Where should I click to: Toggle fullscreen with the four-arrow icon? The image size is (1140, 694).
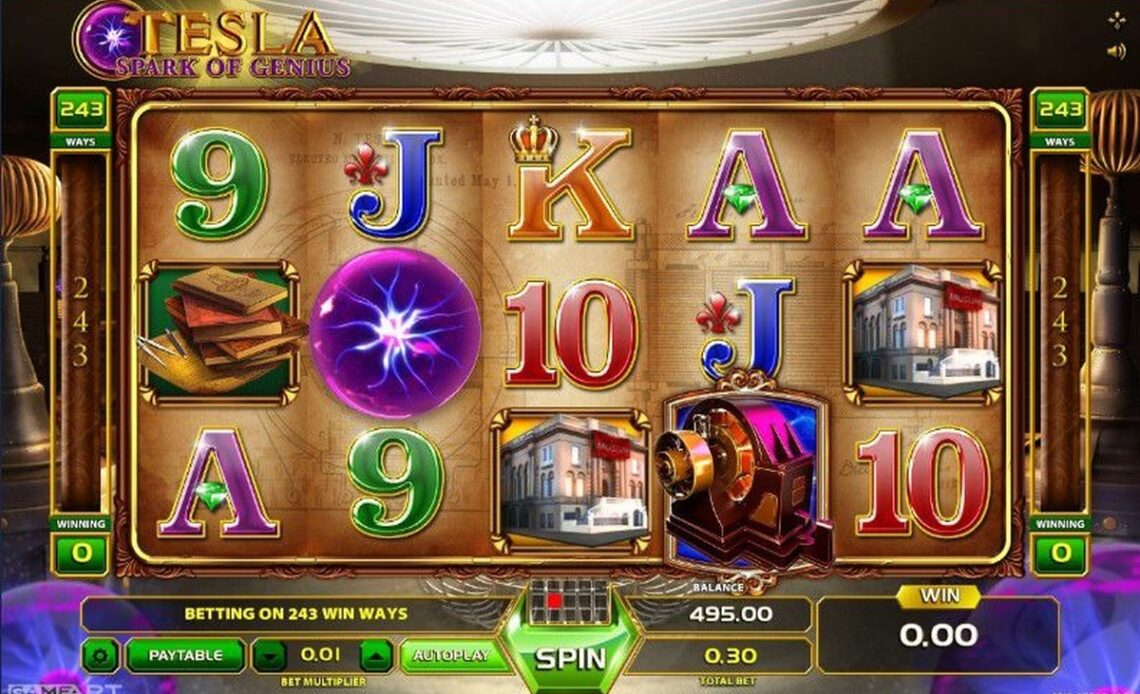pyautogui.click(x=1116, y=20)
